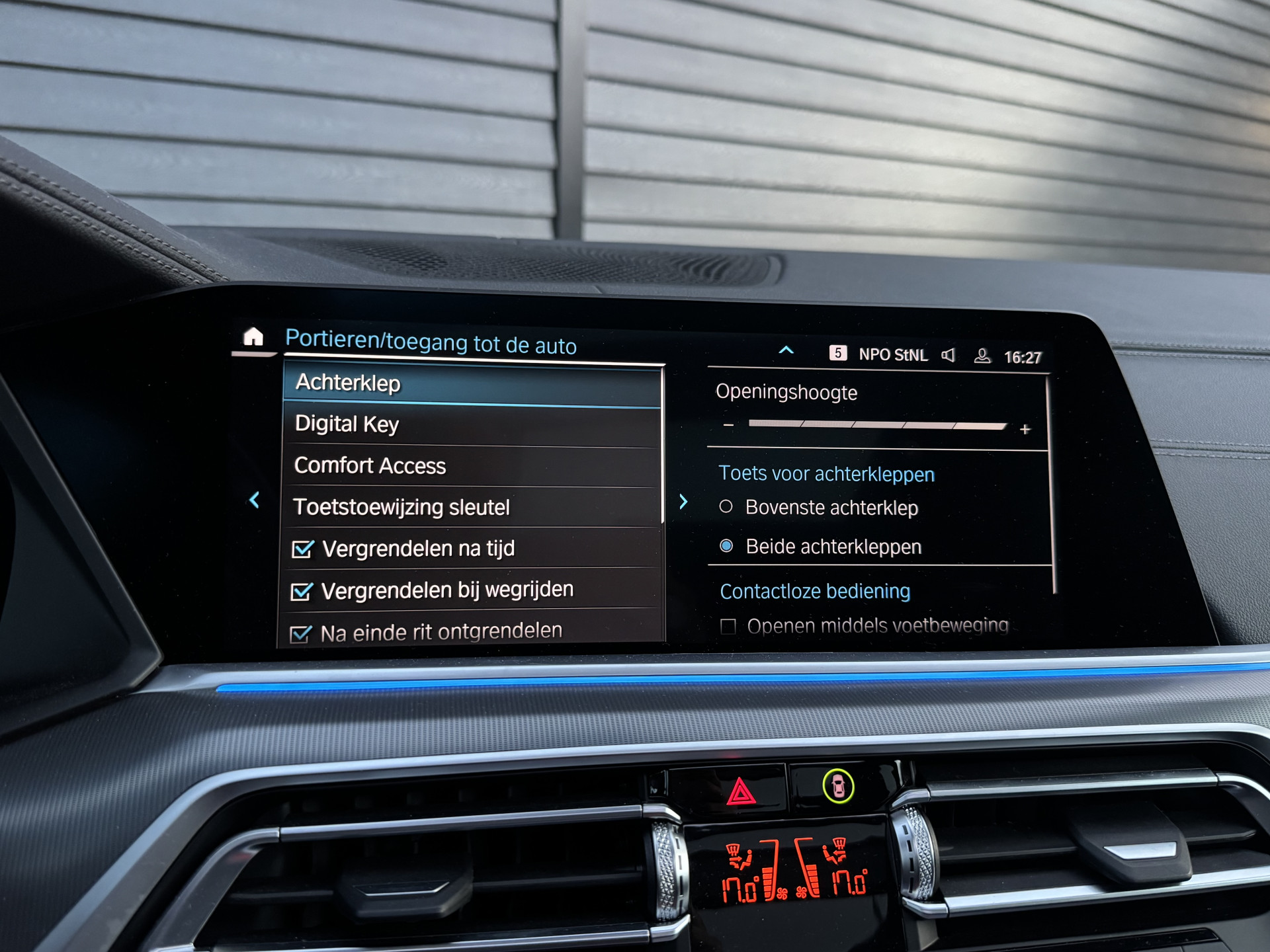Select the Achterklep menu entry
1270x952 pixels.
472,383
